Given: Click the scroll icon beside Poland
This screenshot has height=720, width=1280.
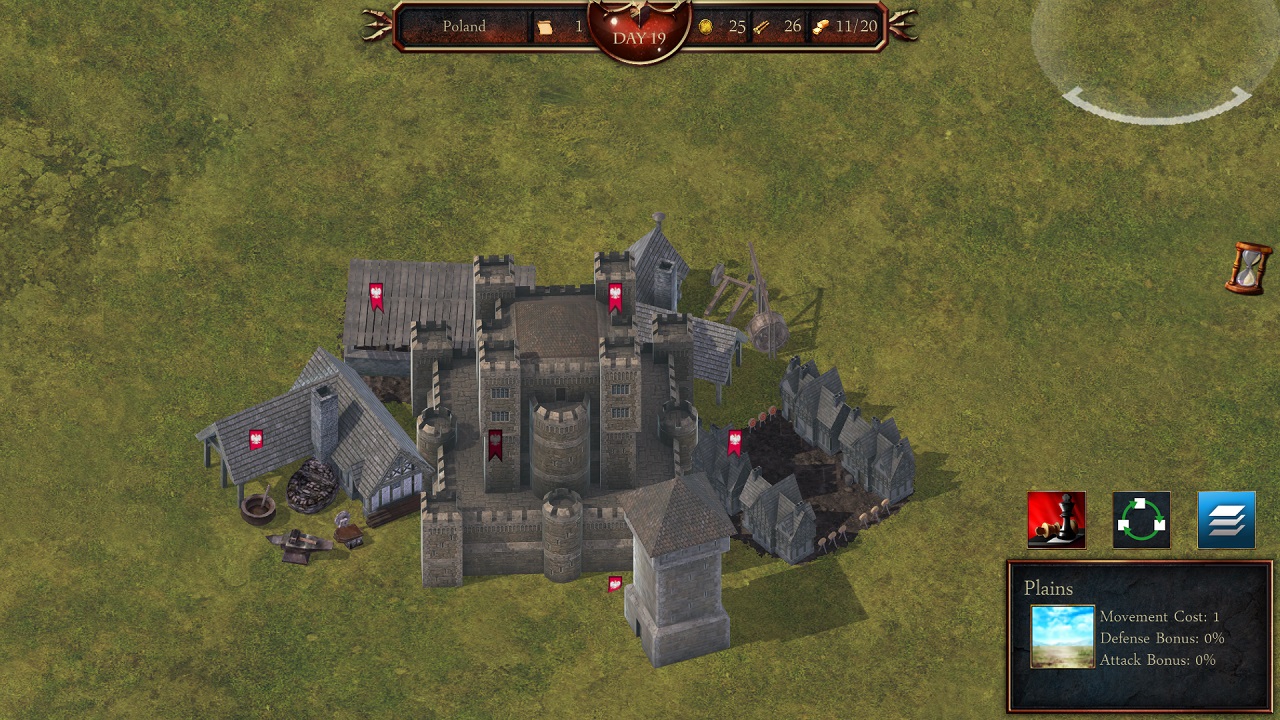Looking at the screenshot, I should [545, 27].
